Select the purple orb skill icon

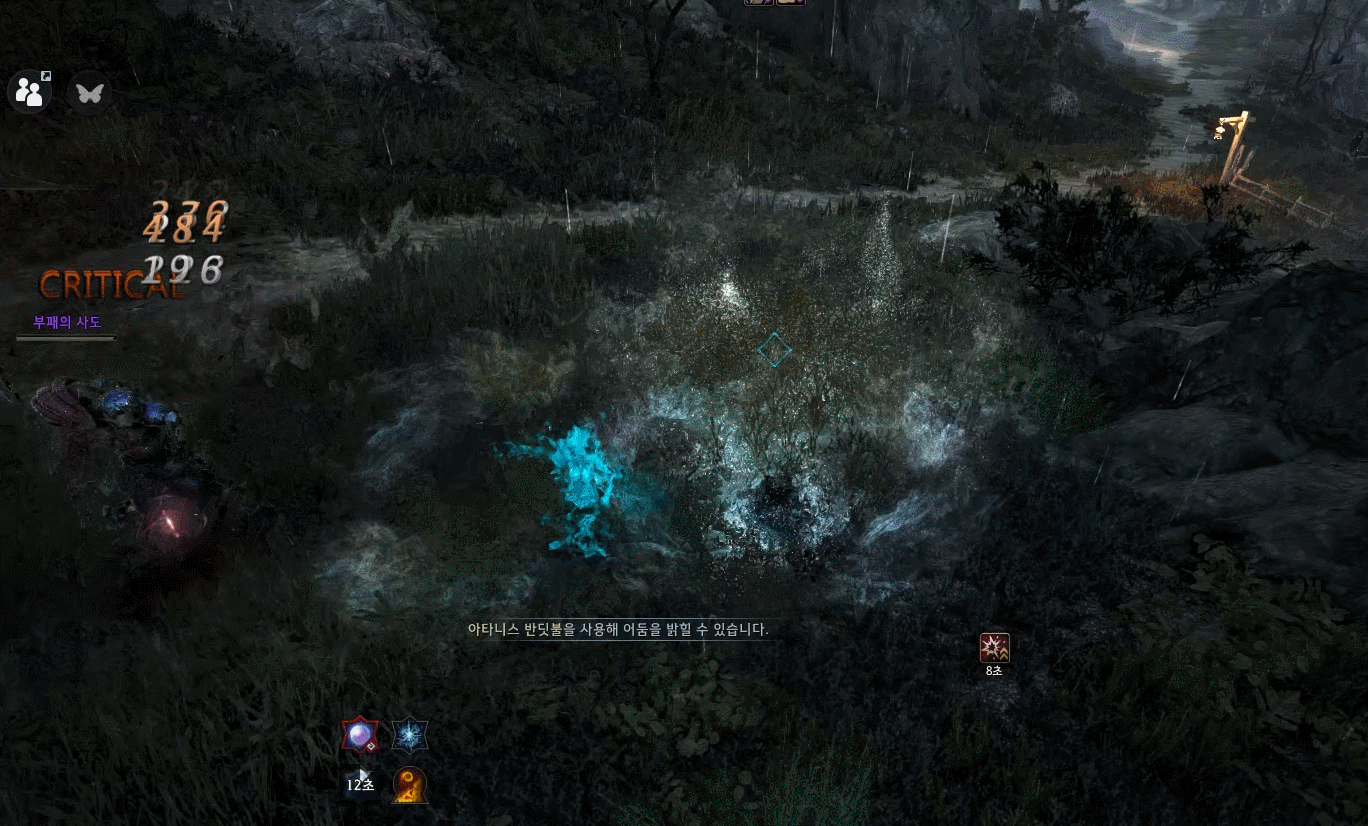click(359, 737)
